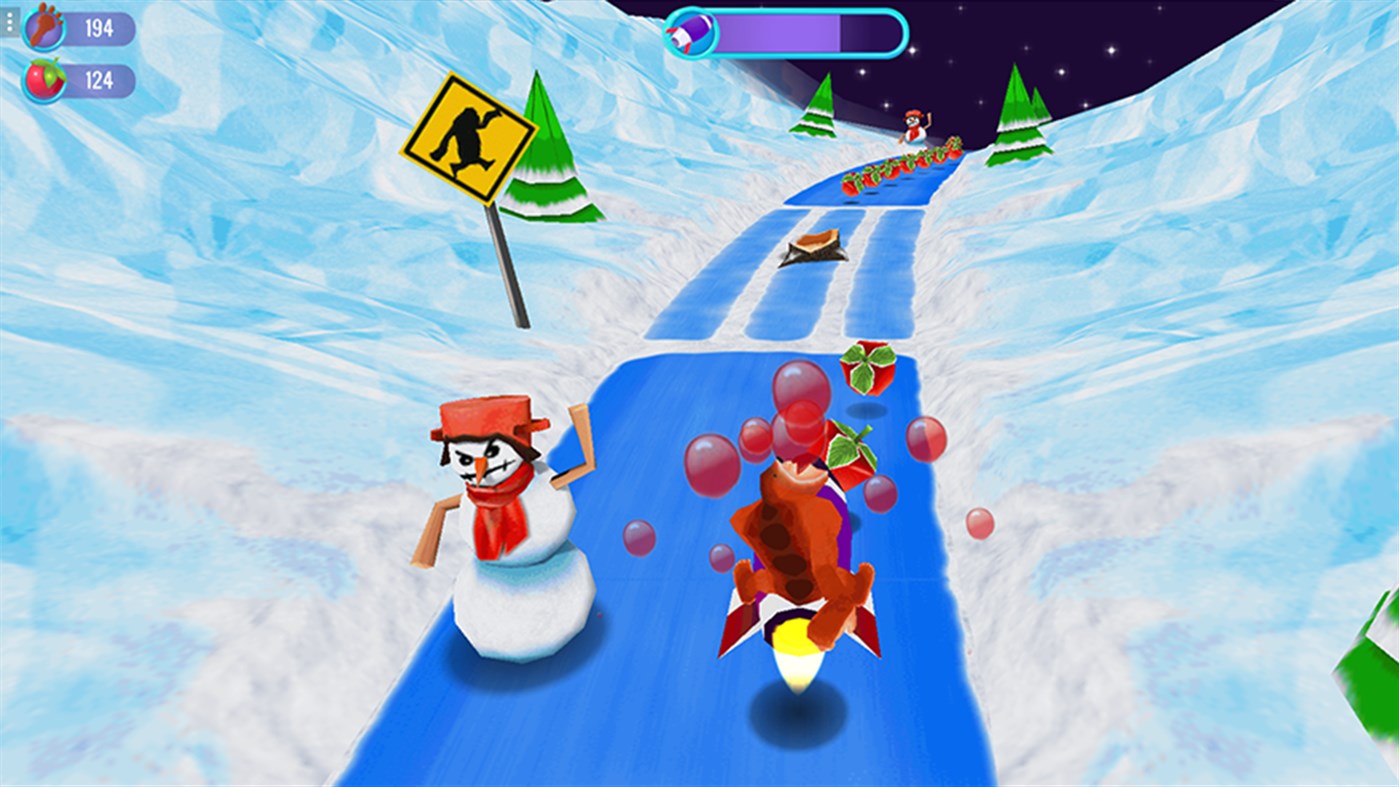This screenshot has height=787, width=1399.
Task: Click the rocket icon on the progress bar
Action: coord(689,31)
